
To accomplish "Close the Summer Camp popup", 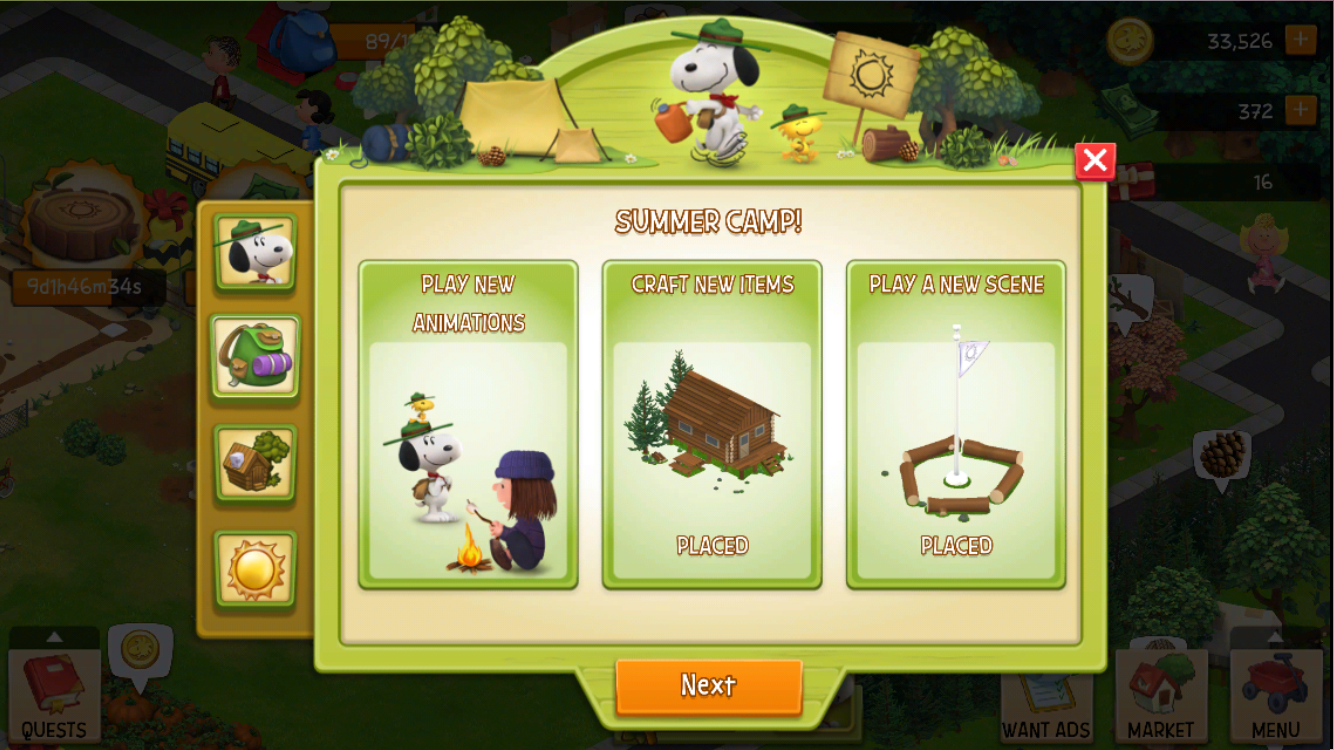I will coord(1095,161).
